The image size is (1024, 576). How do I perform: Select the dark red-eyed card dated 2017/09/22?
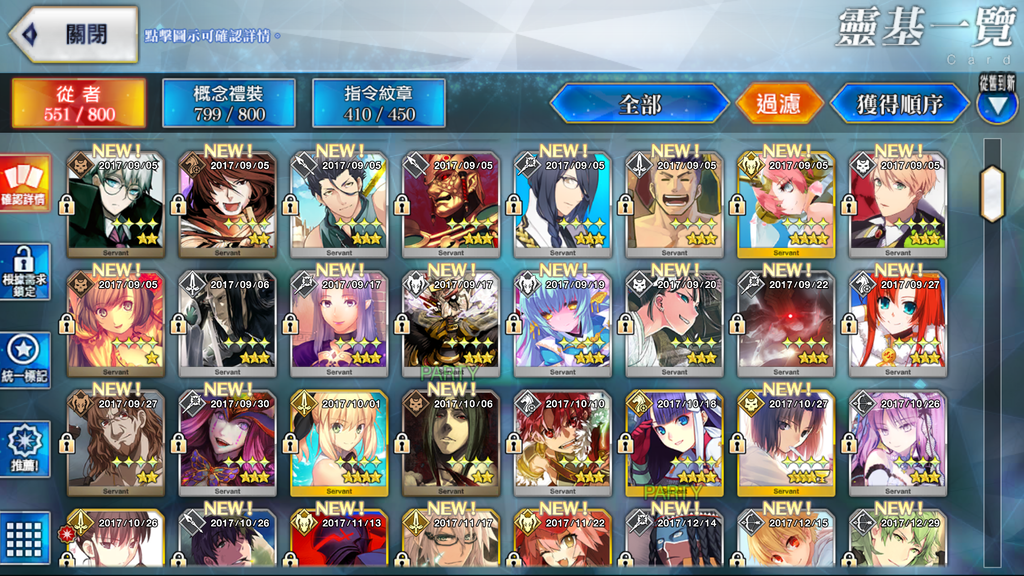pos(787,320)
